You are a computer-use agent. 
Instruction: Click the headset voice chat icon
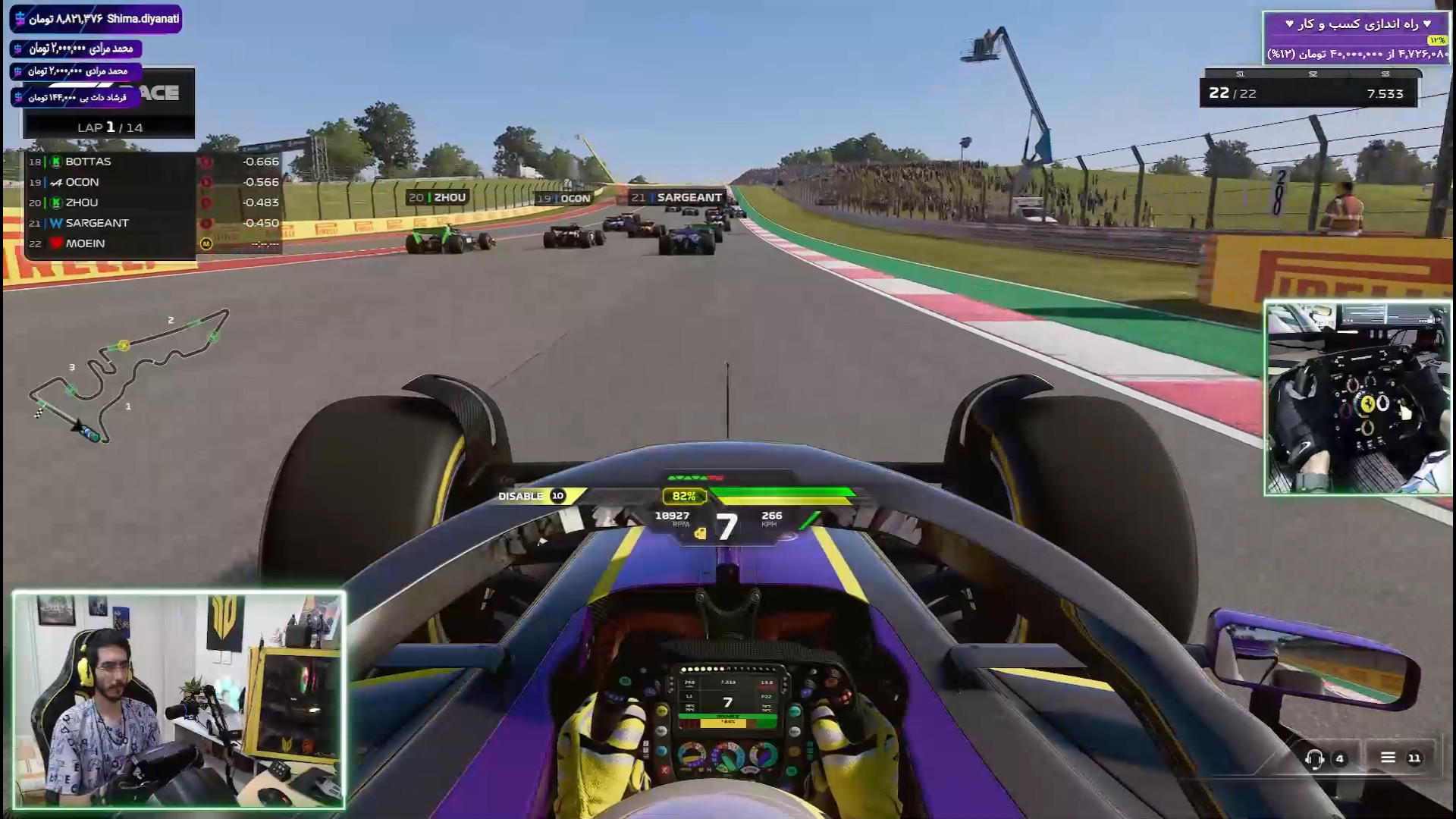pyautogui.click(x=1314, y=758)
